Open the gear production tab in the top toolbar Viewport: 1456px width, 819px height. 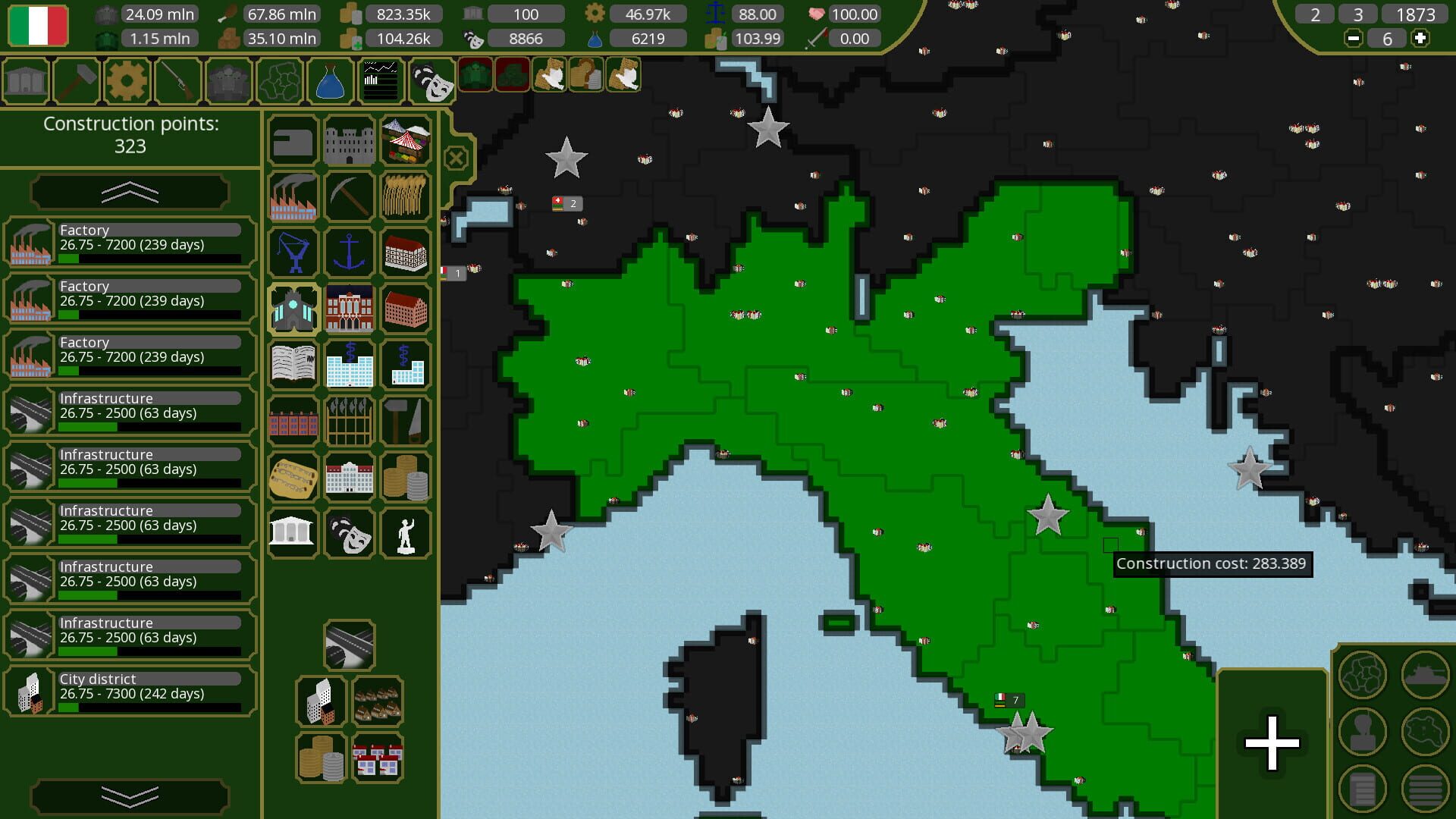[x=127, y=80]
